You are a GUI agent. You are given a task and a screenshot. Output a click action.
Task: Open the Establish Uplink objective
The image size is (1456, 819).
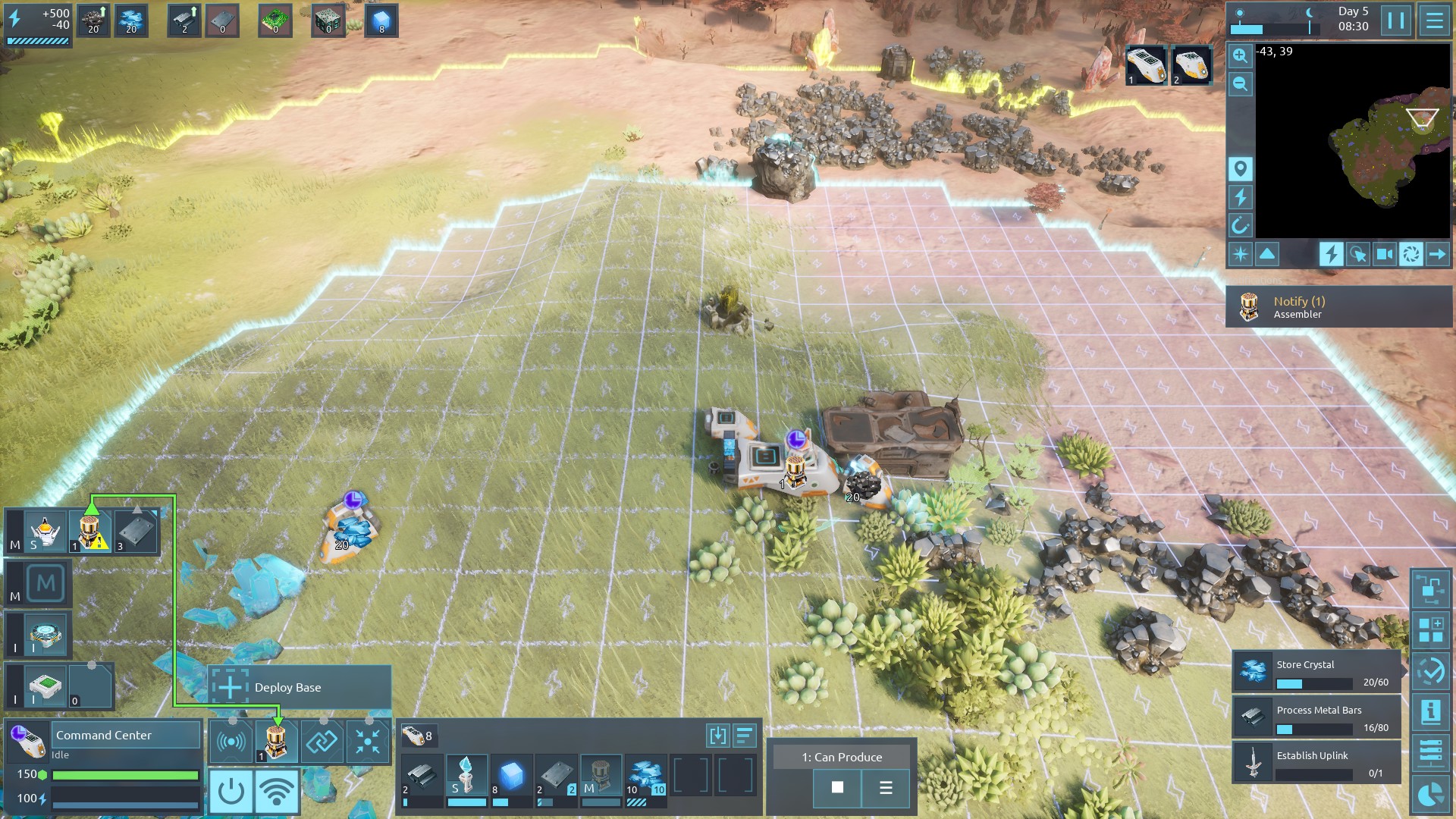1316,763
